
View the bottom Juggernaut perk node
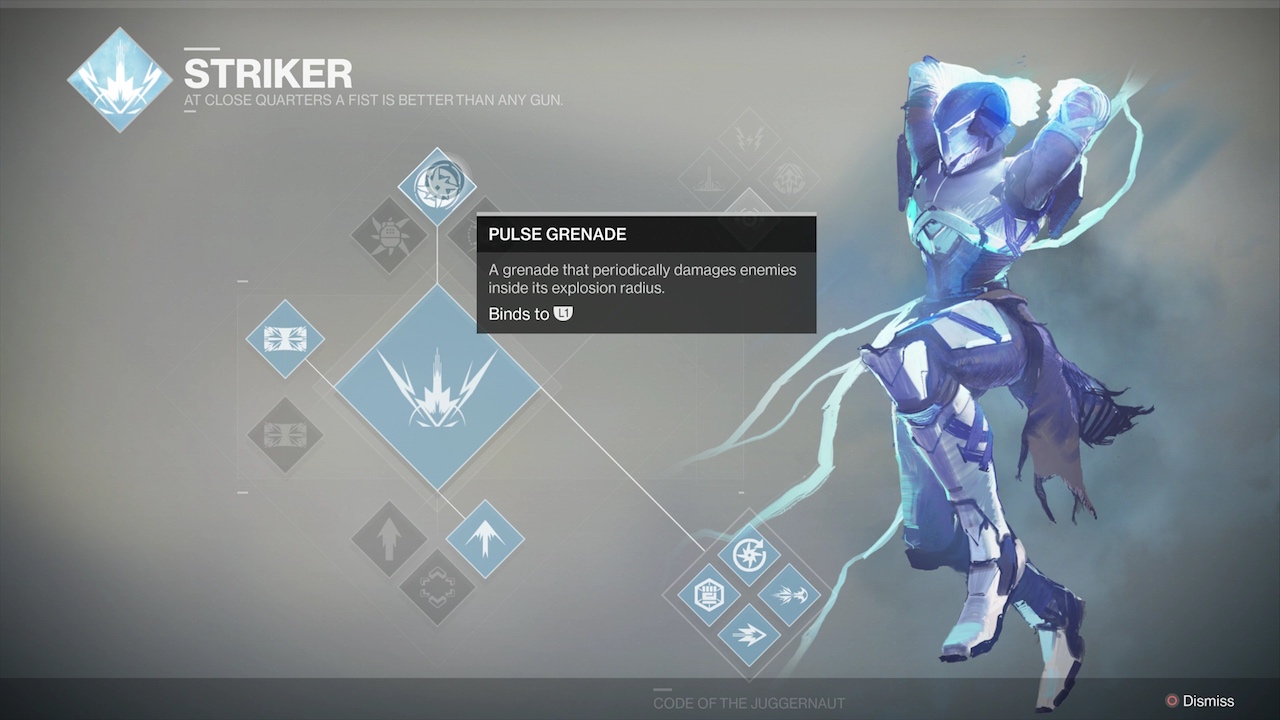point(749,634)
